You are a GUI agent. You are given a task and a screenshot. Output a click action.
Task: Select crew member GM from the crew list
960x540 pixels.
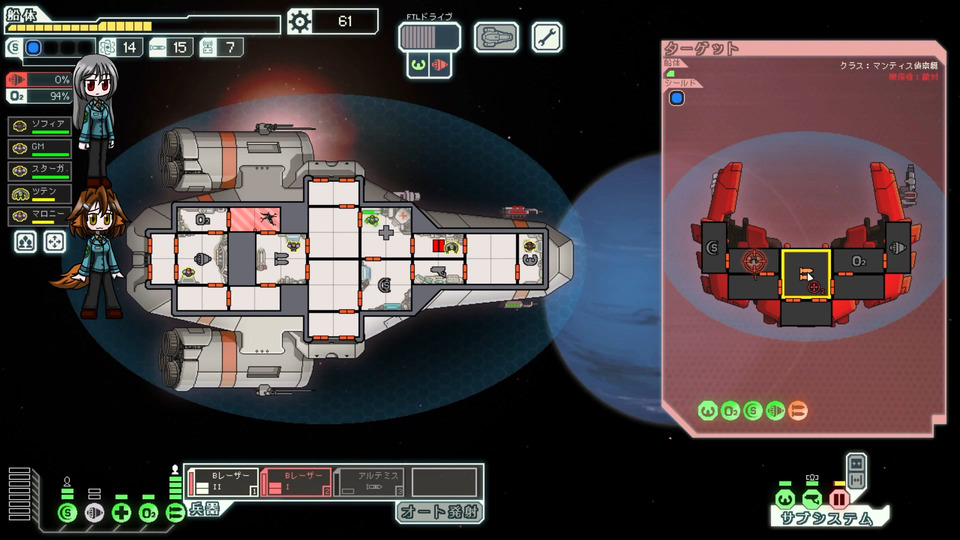tap(40, 149)
